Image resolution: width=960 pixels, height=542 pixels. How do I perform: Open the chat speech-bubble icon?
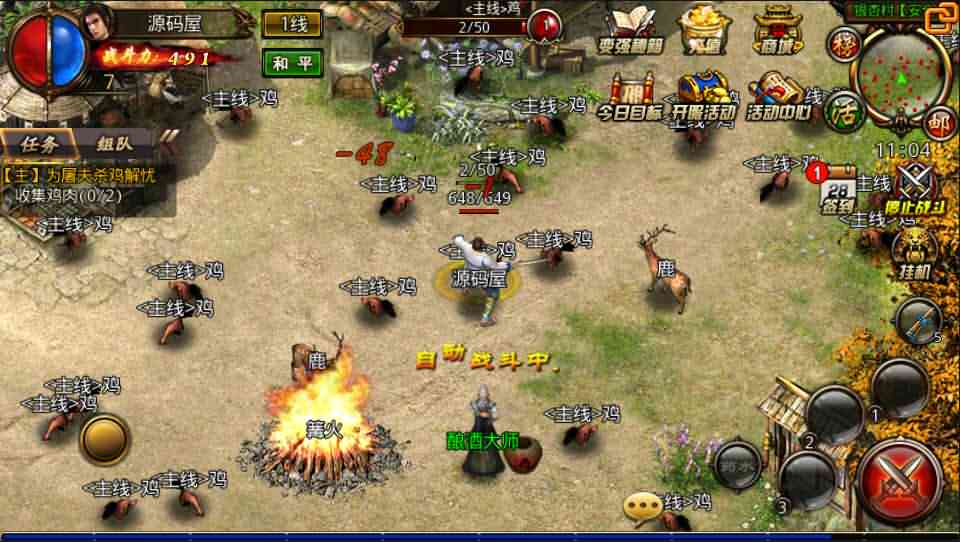(x=642, y=507)
